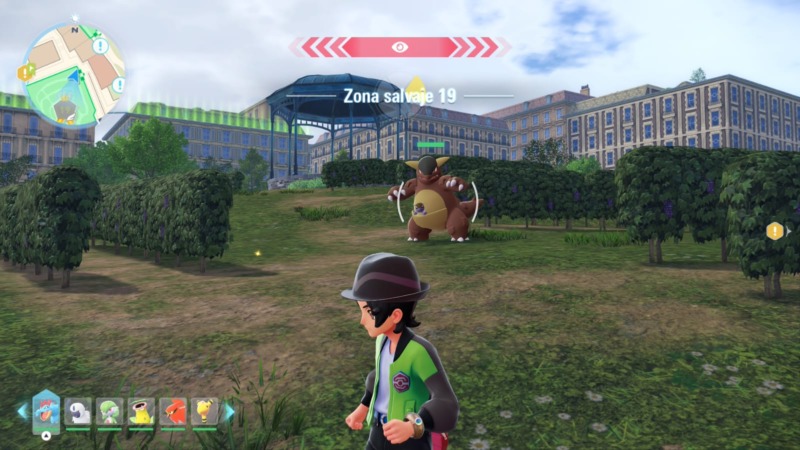The height and width of the screenshot is (450, 800).
Task: Select the Ampharos party slot
Action: click(x=204, y=411)
